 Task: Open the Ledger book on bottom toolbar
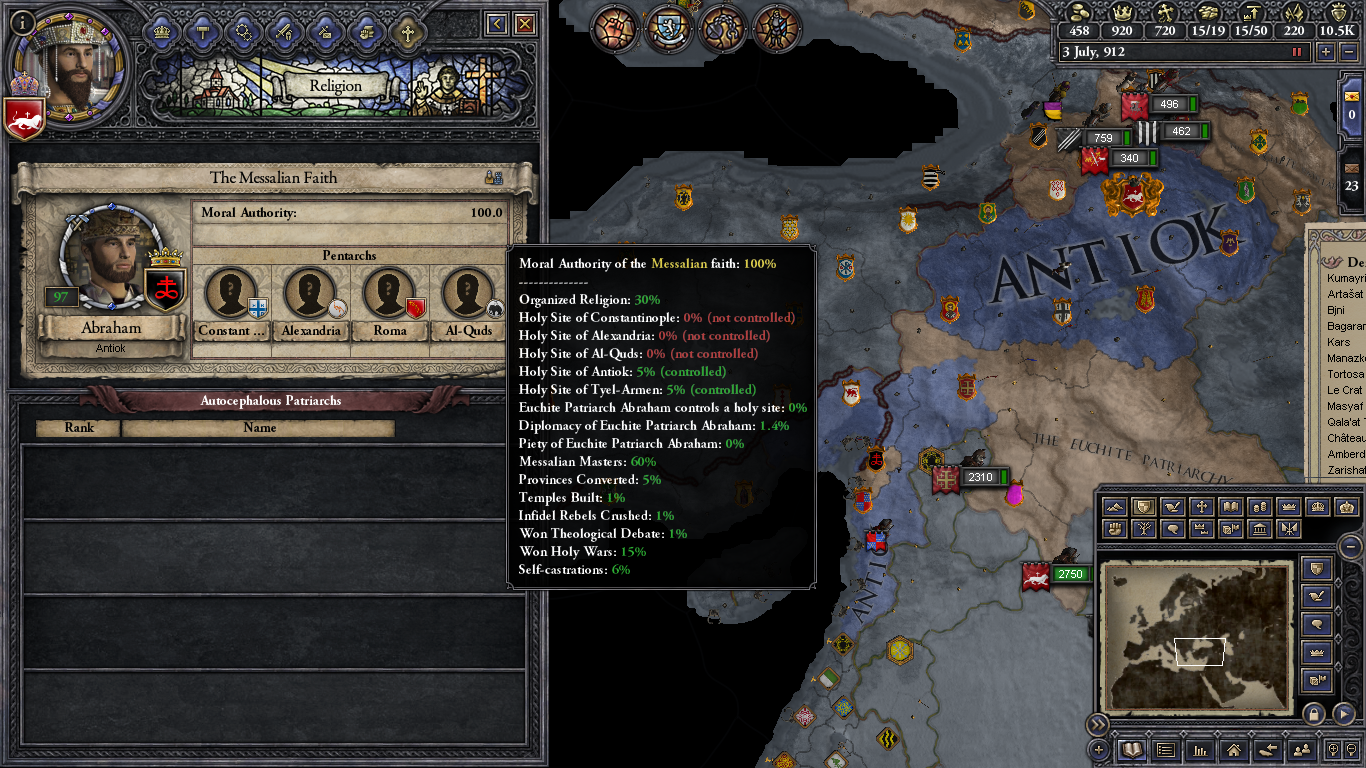(1131, 750)
